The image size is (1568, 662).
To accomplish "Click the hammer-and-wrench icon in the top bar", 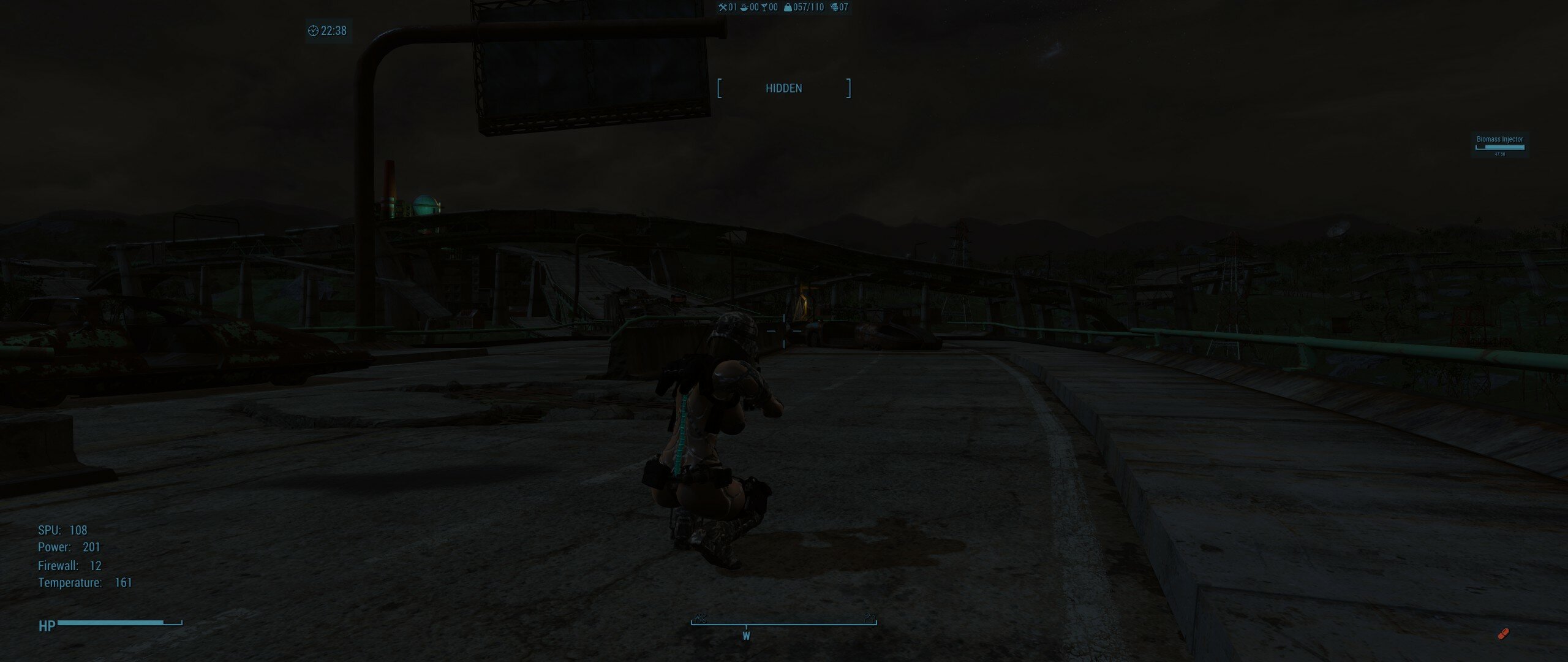I will [x=723, y=7].
